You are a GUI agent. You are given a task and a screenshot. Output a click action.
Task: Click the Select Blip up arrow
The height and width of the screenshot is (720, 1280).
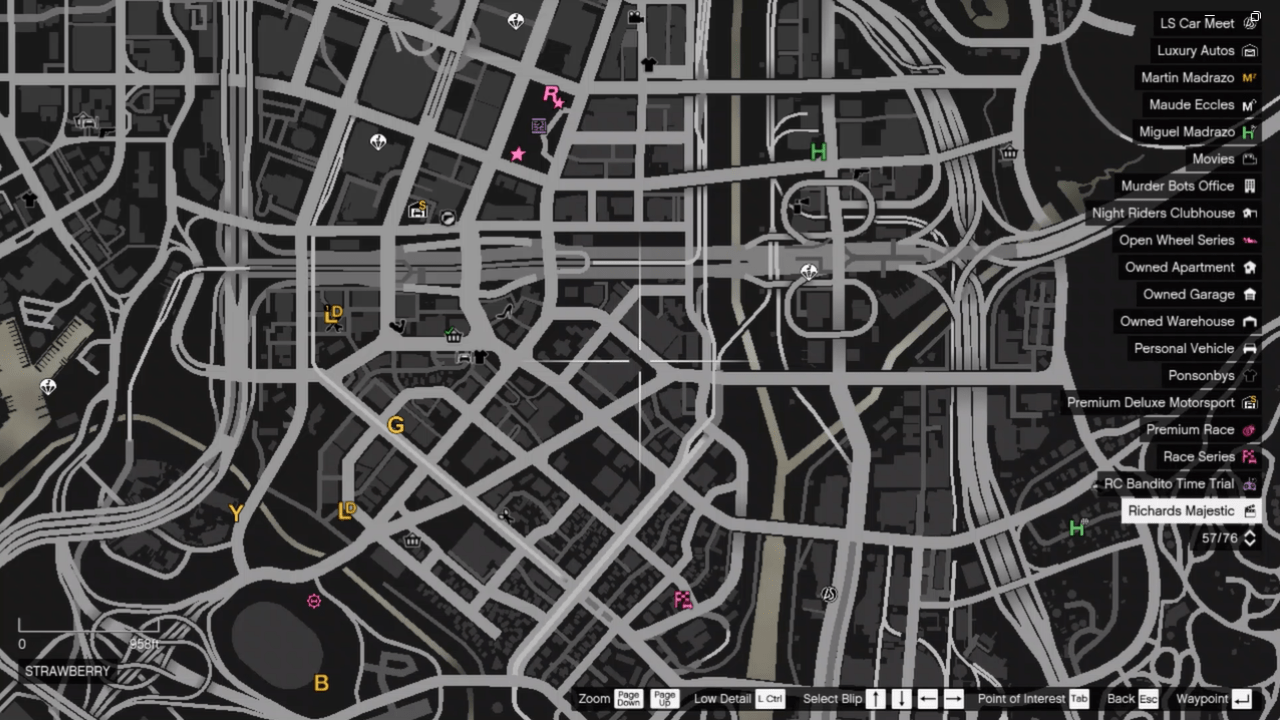click(x=875, y=698)
